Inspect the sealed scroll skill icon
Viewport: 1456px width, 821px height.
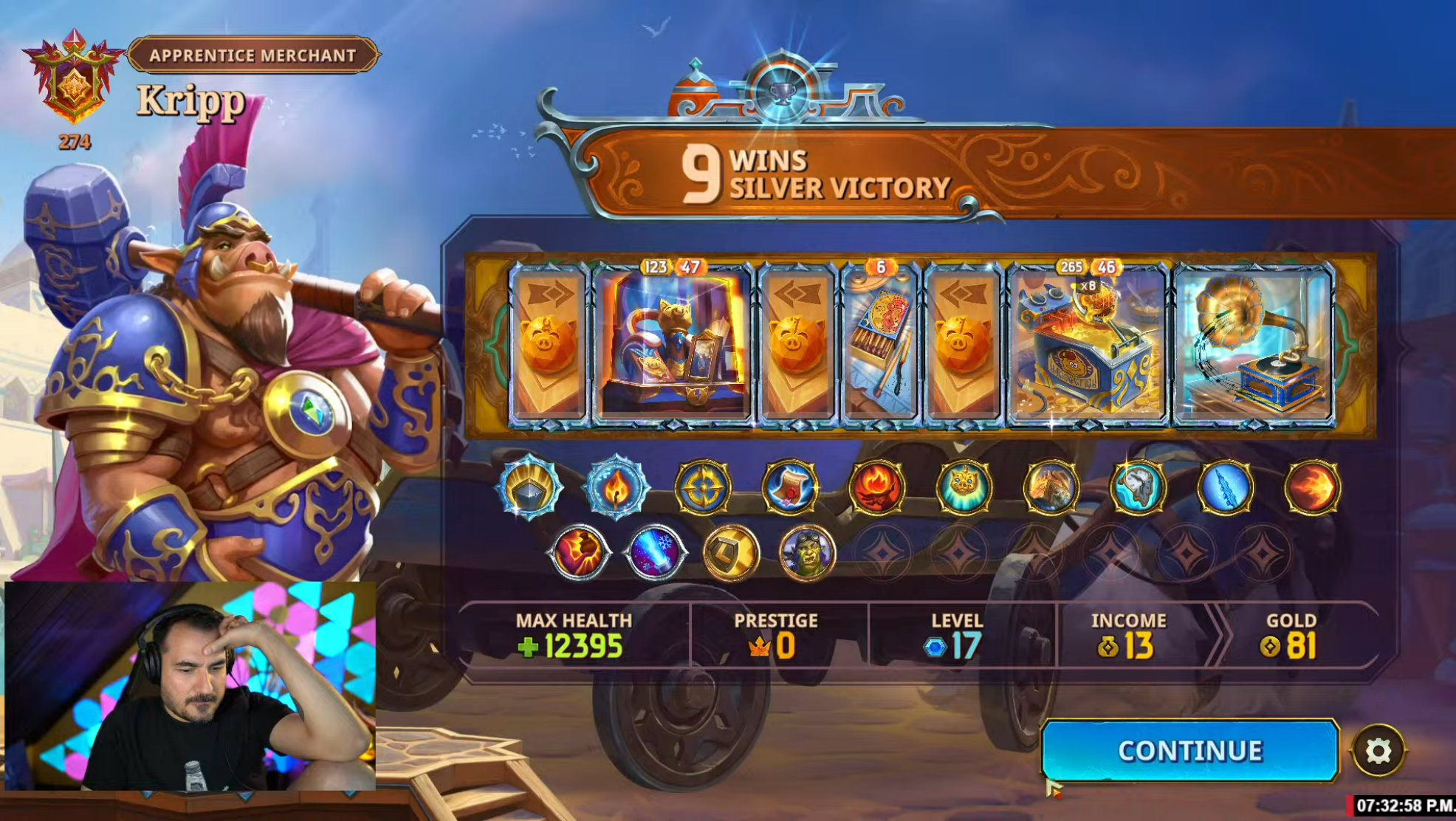(789, 487)
